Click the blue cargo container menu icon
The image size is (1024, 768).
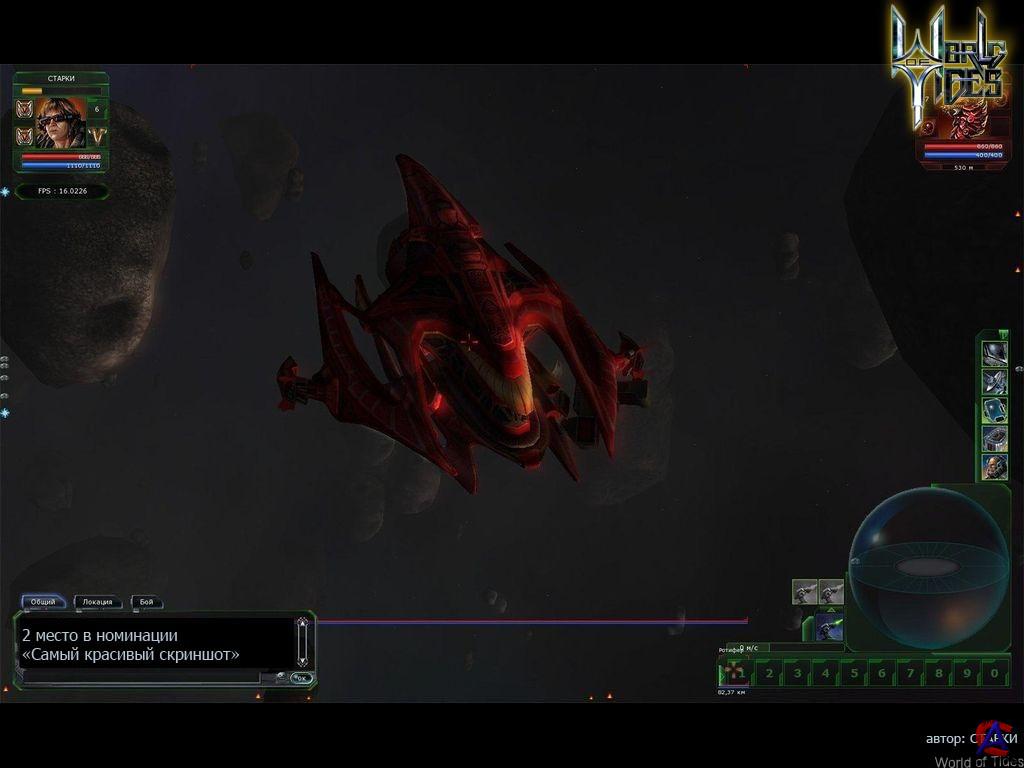point(994,409)
